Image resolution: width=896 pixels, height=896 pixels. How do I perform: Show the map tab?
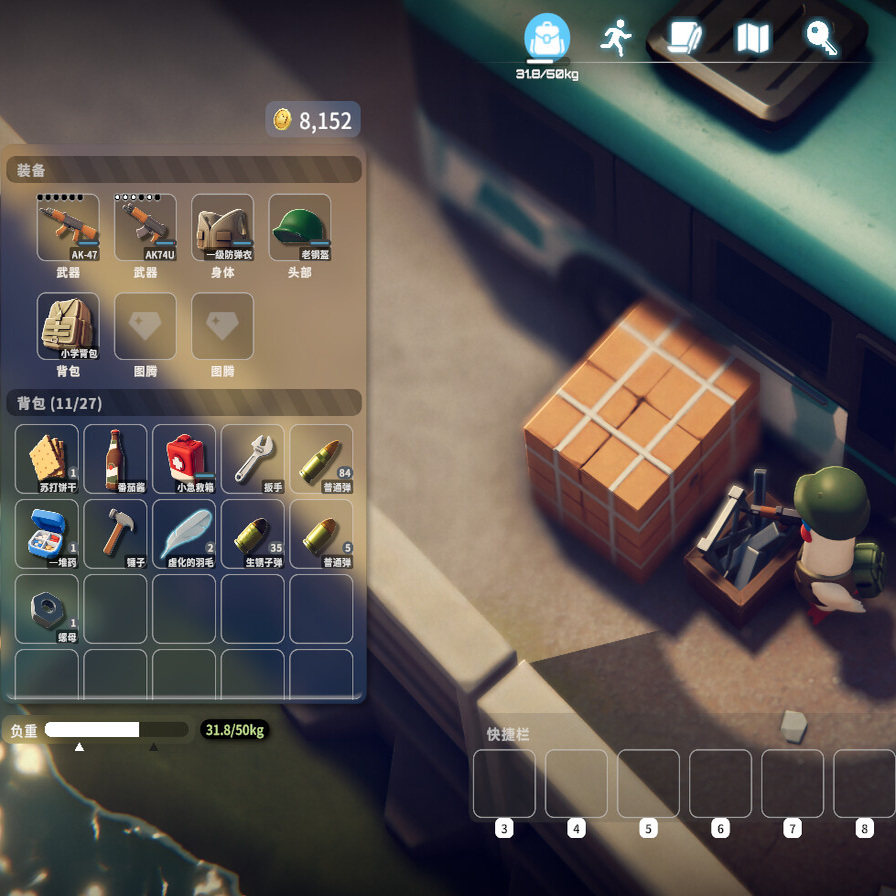pos(752,38)
